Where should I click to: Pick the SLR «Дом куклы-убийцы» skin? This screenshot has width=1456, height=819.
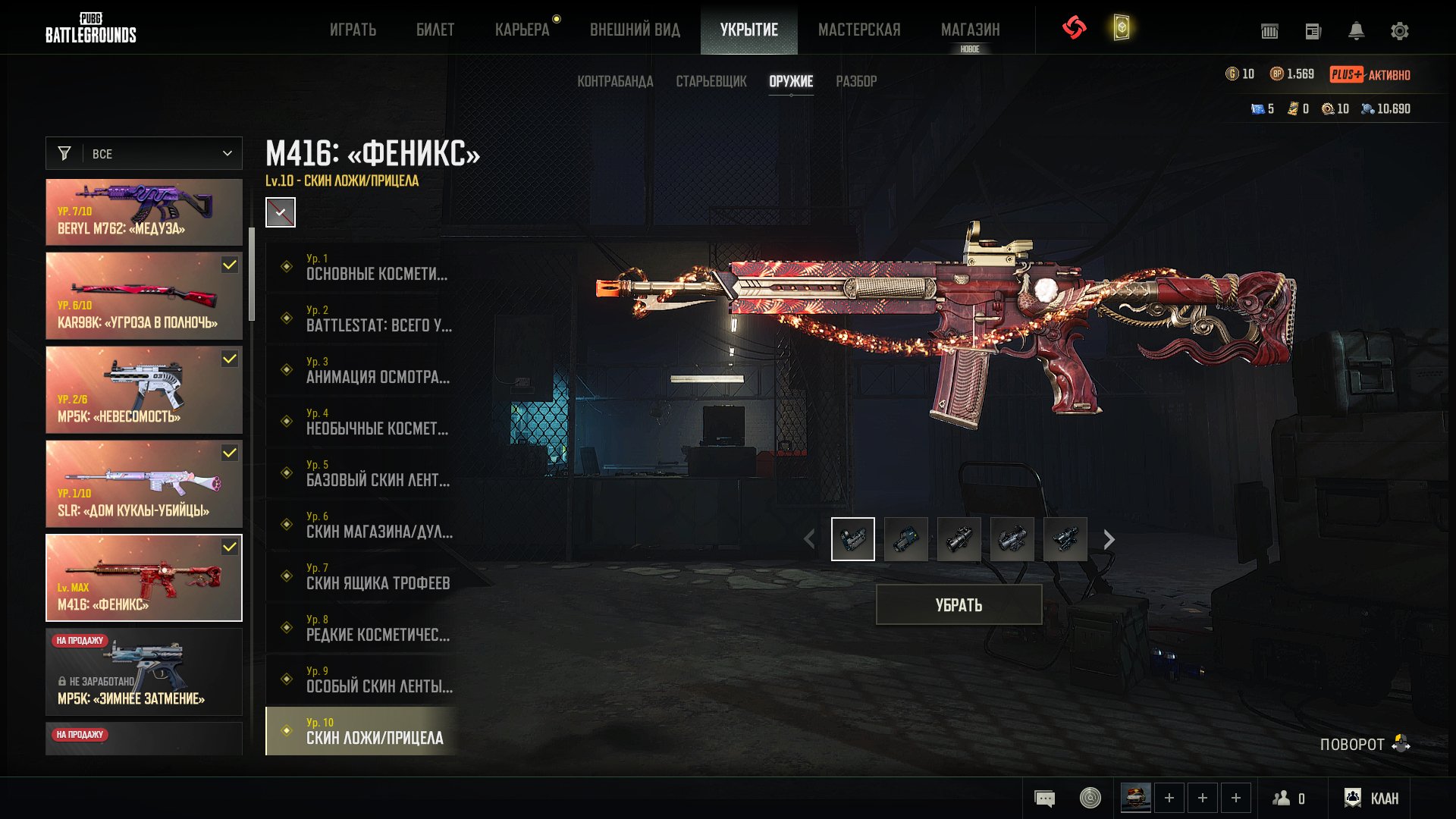pos(144,484)
